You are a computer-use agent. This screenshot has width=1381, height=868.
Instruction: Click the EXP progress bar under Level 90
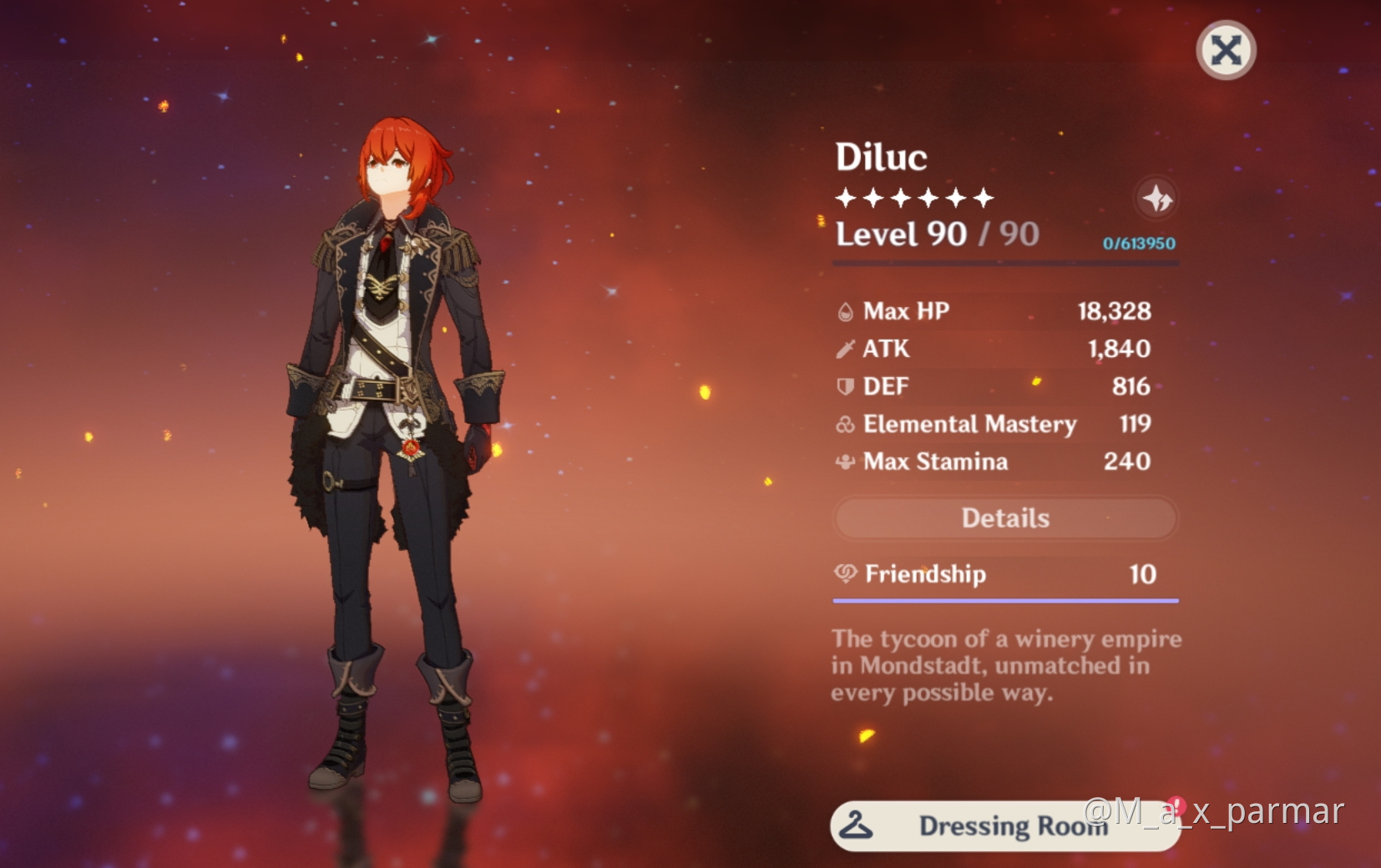coord(1005,264)
